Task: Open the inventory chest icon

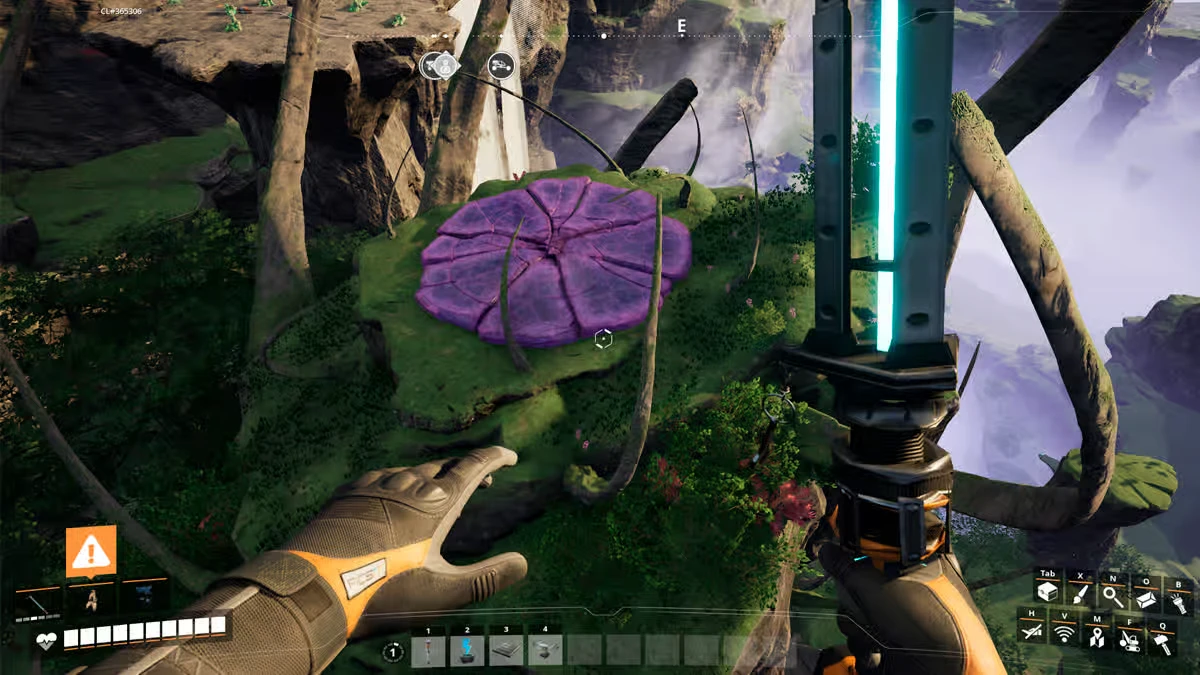Action: pyautogui.click(x=1048, y=592)
